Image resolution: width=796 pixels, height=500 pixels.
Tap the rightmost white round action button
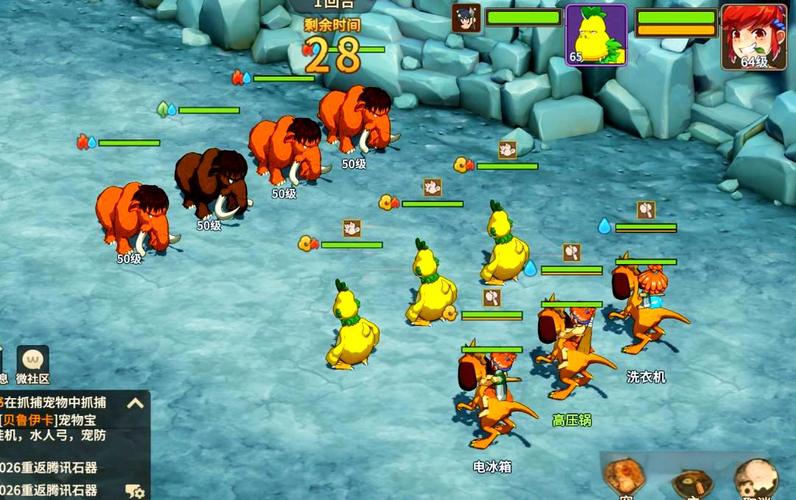[x=755, y=480]
